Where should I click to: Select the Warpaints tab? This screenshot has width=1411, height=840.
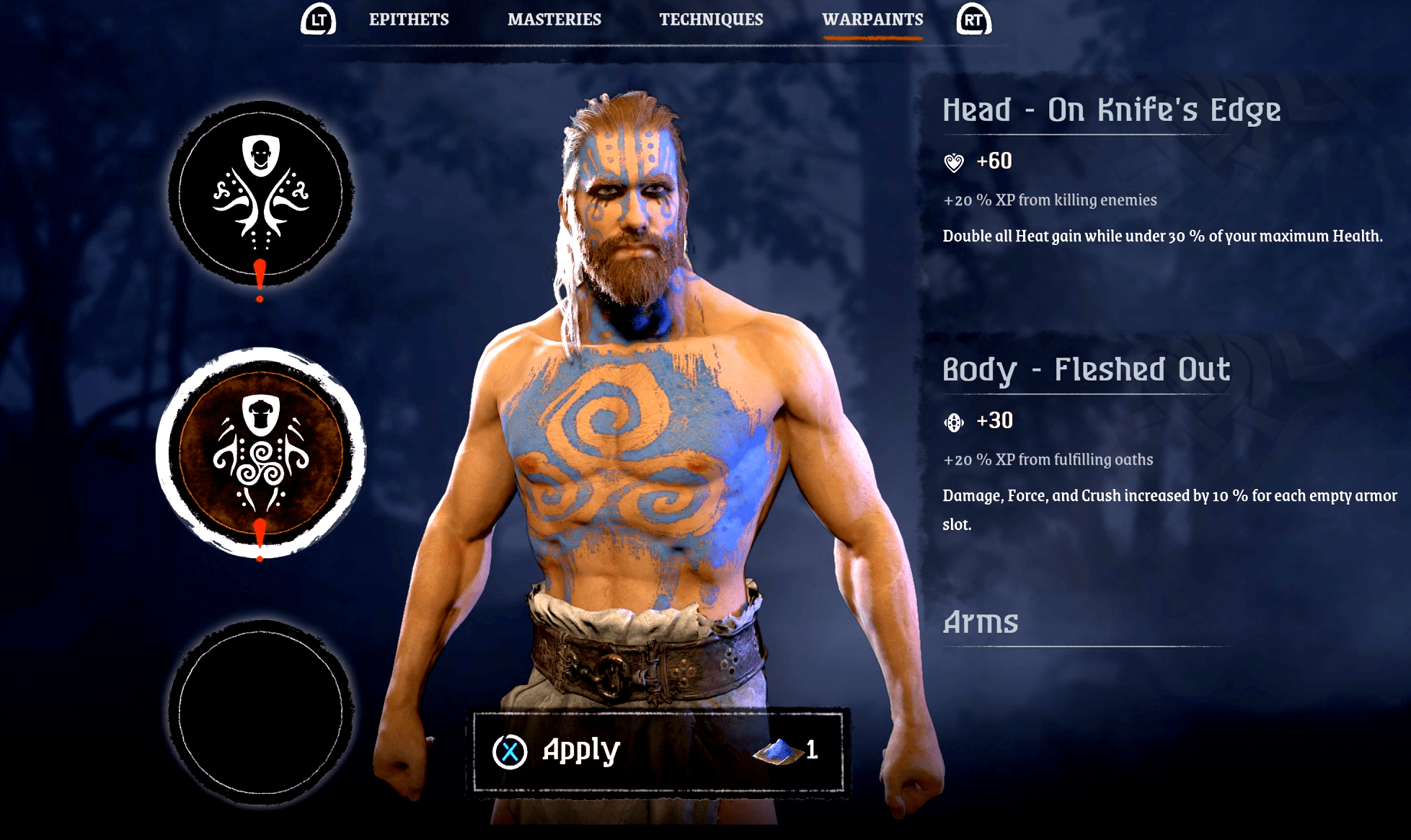pyautogui.click(x=872, y=19)
